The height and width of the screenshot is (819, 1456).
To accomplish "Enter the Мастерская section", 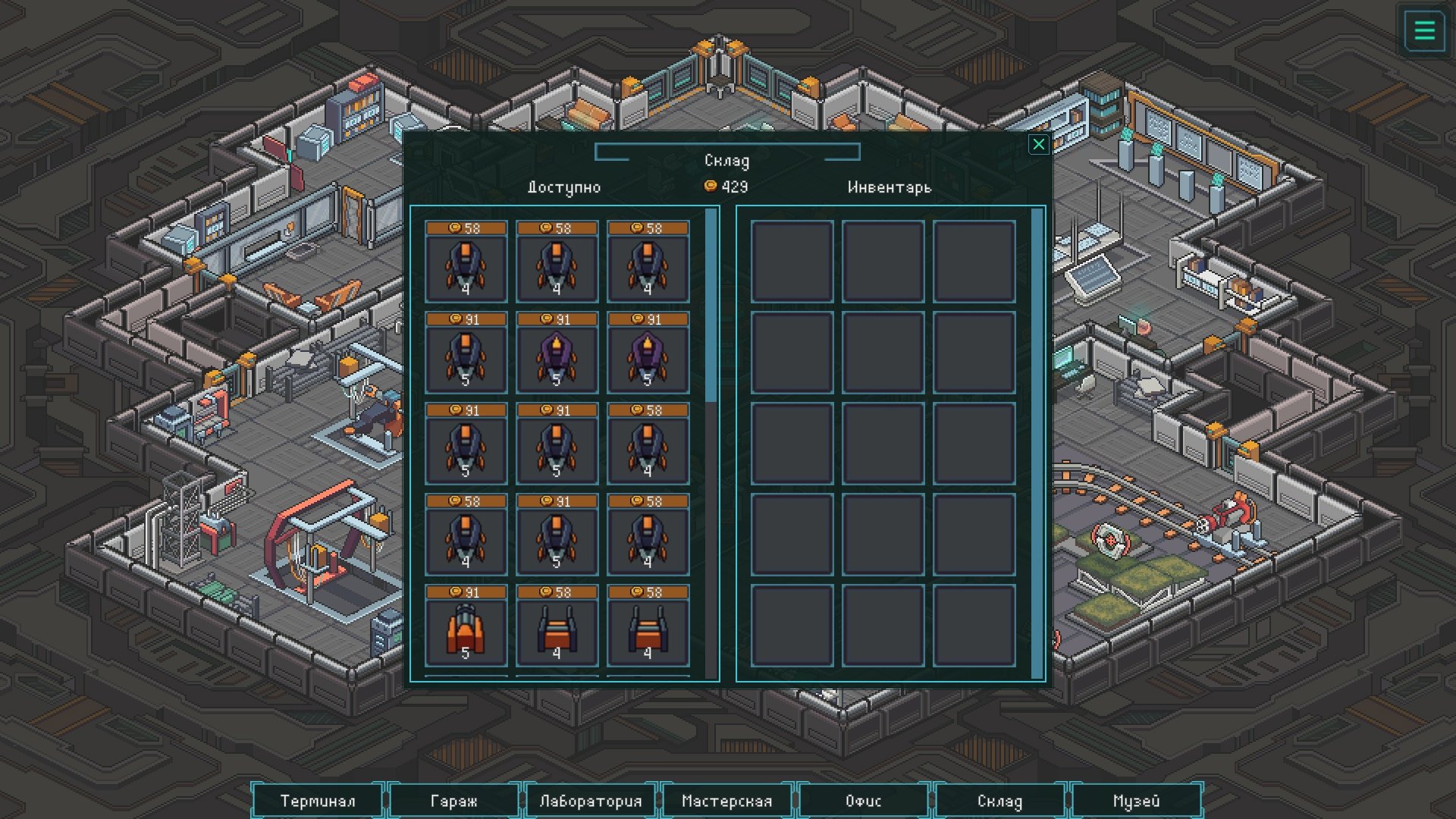I will [726, 801].
